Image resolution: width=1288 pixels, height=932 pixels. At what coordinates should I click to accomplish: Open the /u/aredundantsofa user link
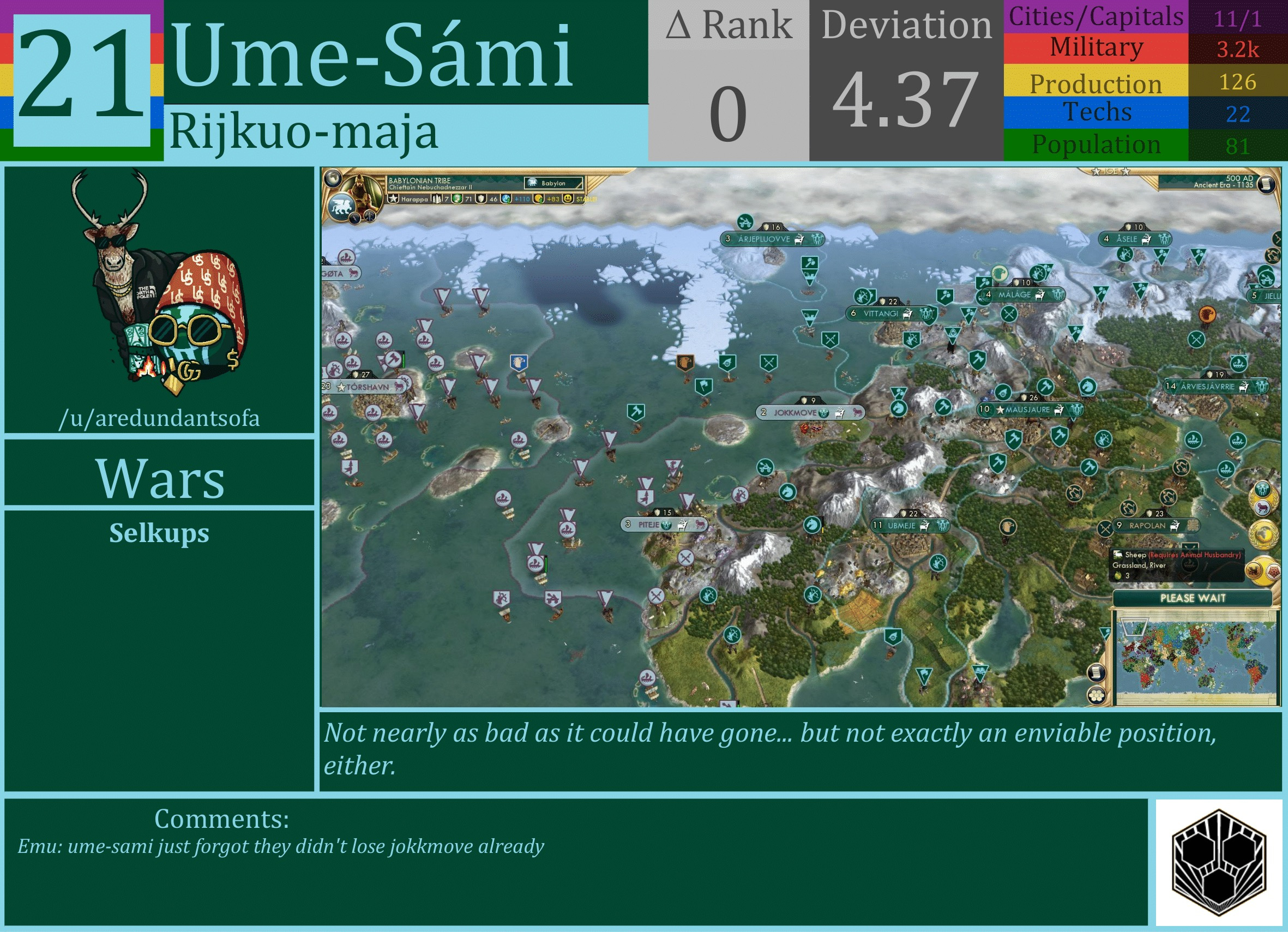tap(160, 419)
